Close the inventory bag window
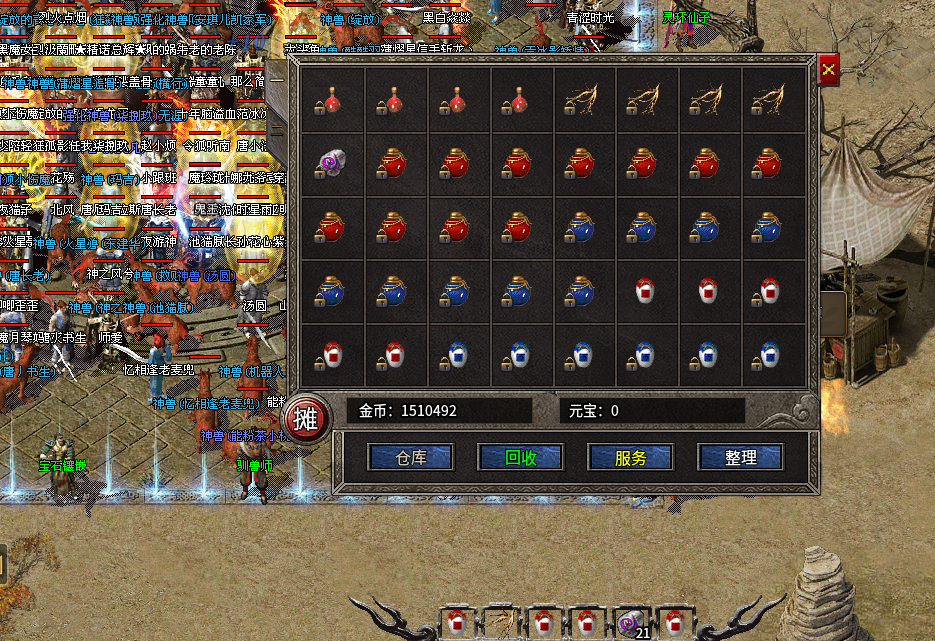 (828, 69)
